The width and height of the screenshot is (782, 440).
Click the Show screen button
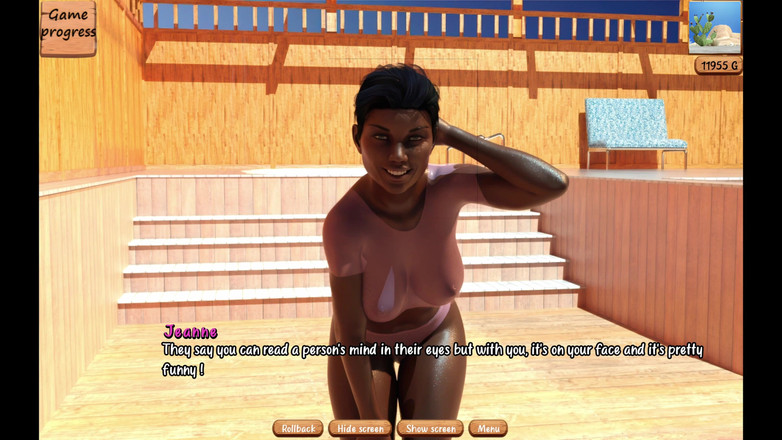430,428
